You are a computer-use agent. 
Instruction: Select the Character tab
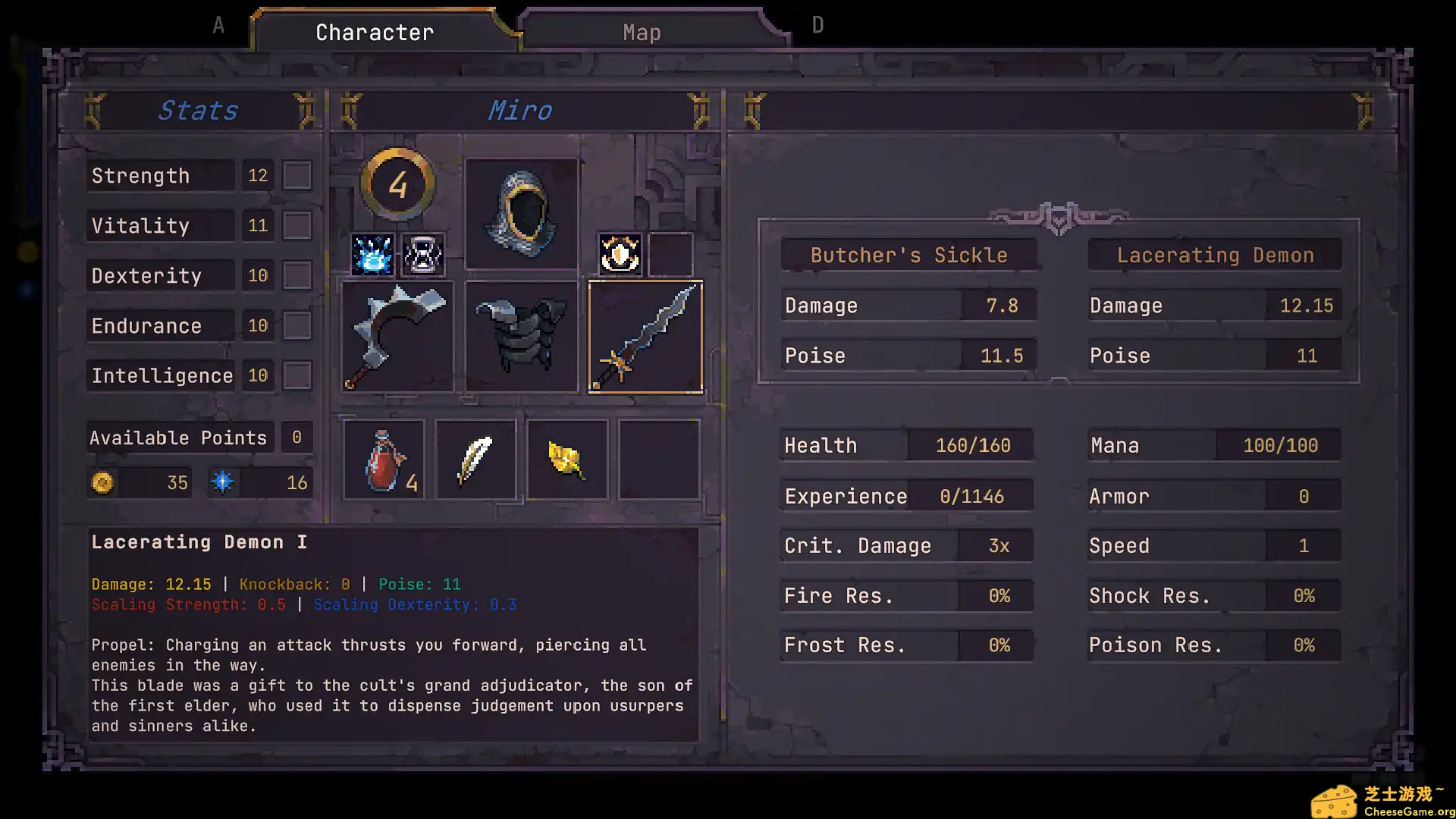[x=375, y=33]
